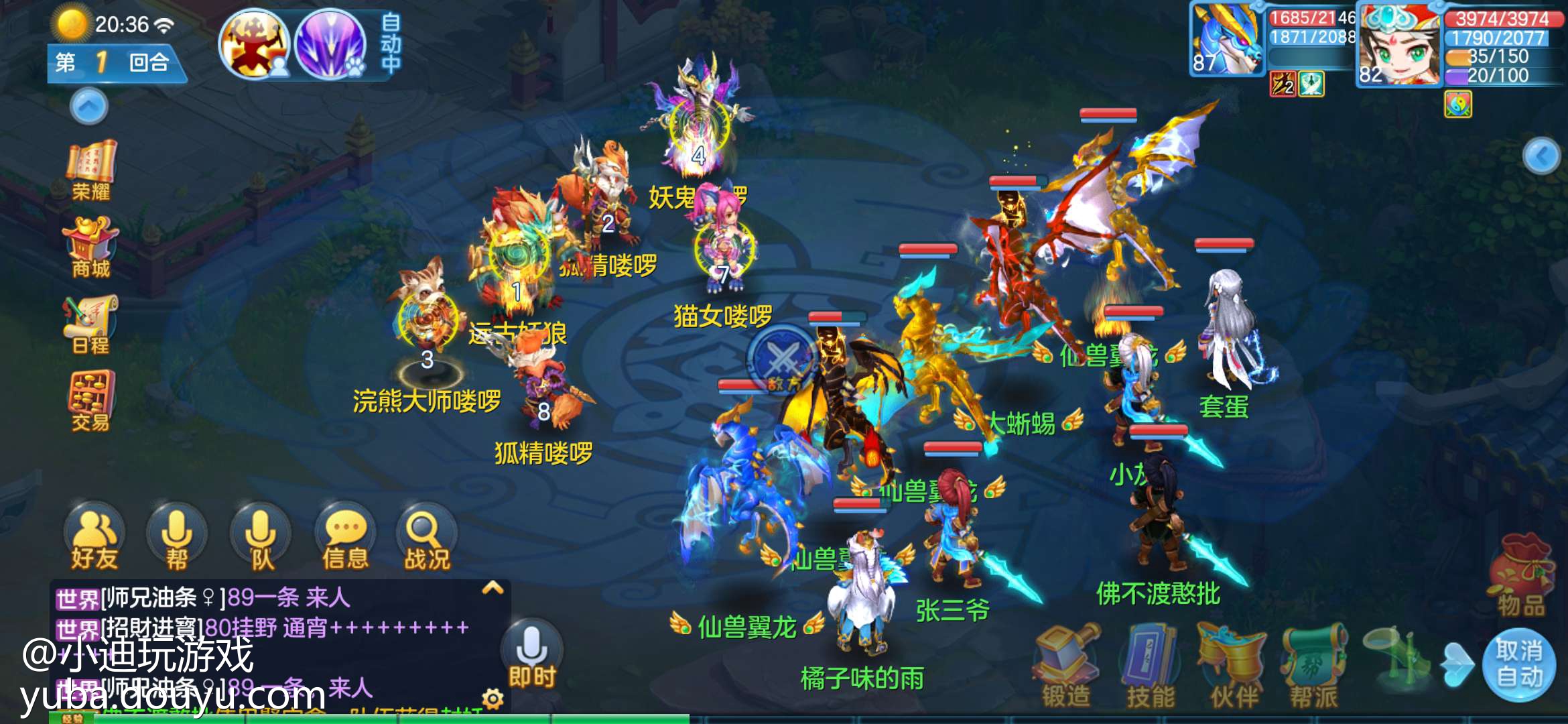Viewport: 1568px width, 724px height.
Task: Expand the chat box with the yellow arrow
Action: [x=493, y=589]
